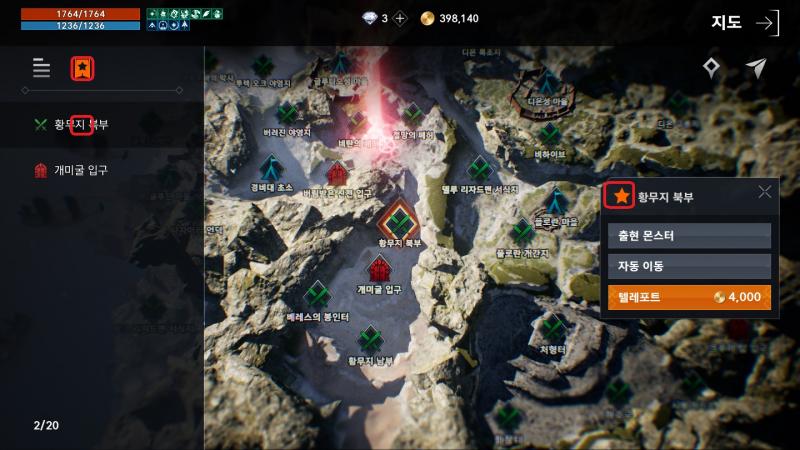Toggle the orange star favorite in popup
800x450 pixels.
coord(621,196)
